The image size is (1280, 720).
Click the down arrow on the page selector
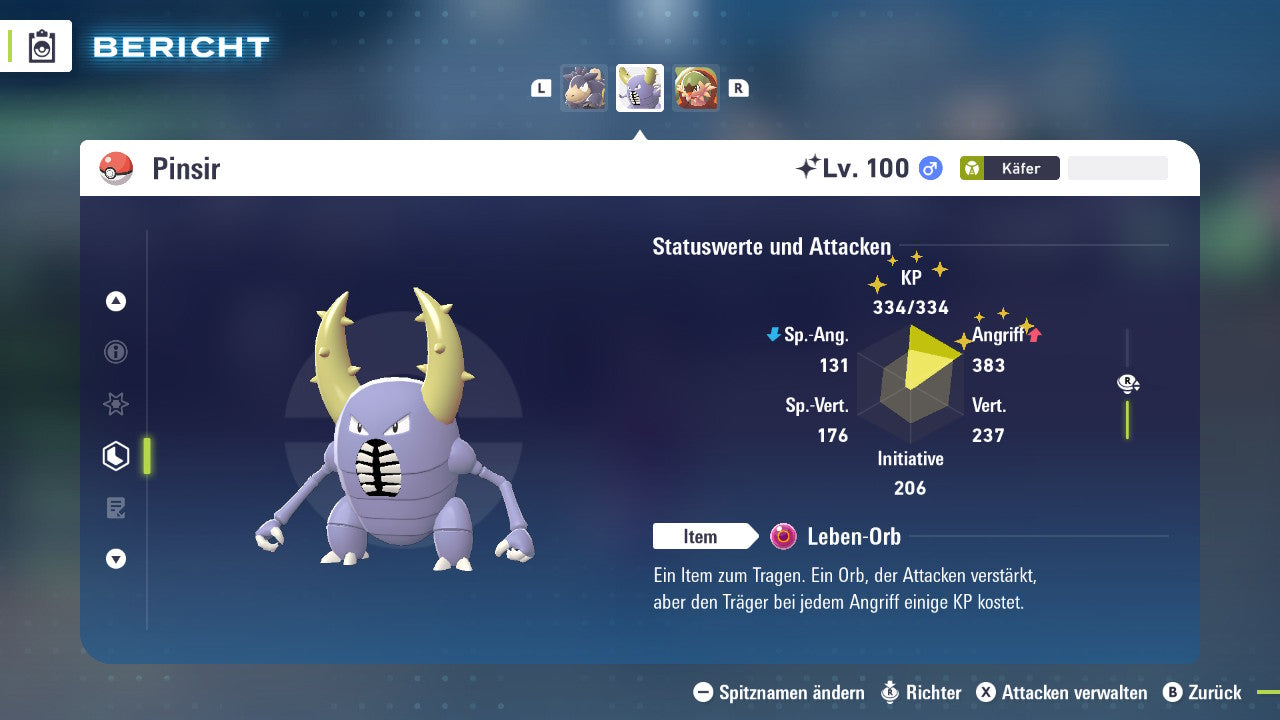[x=116, y=559]
